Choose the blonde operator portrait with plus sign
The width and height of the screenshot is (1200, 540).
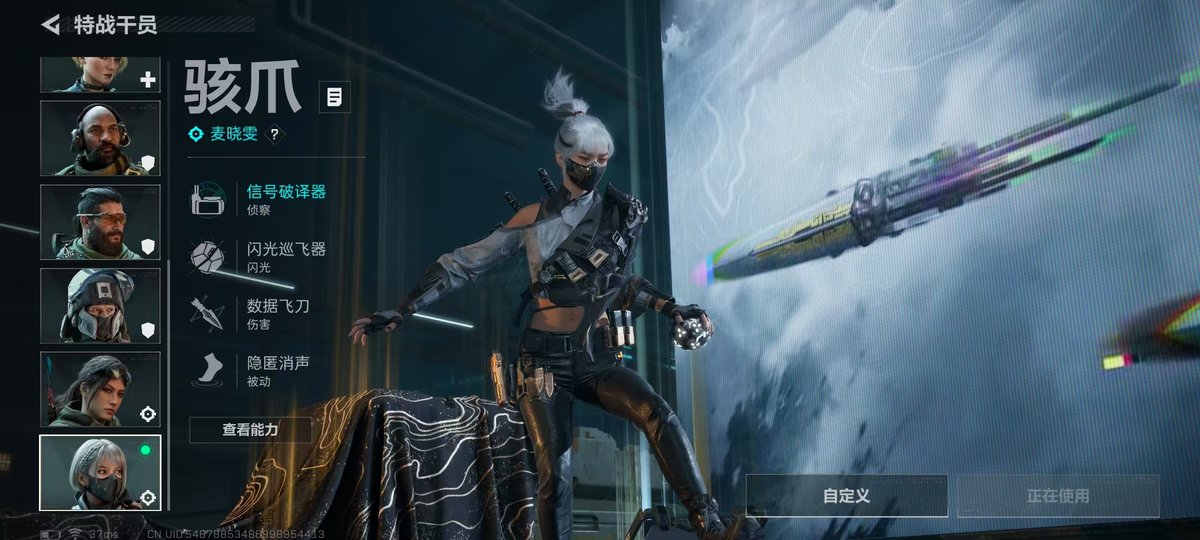tap(100, 75)
